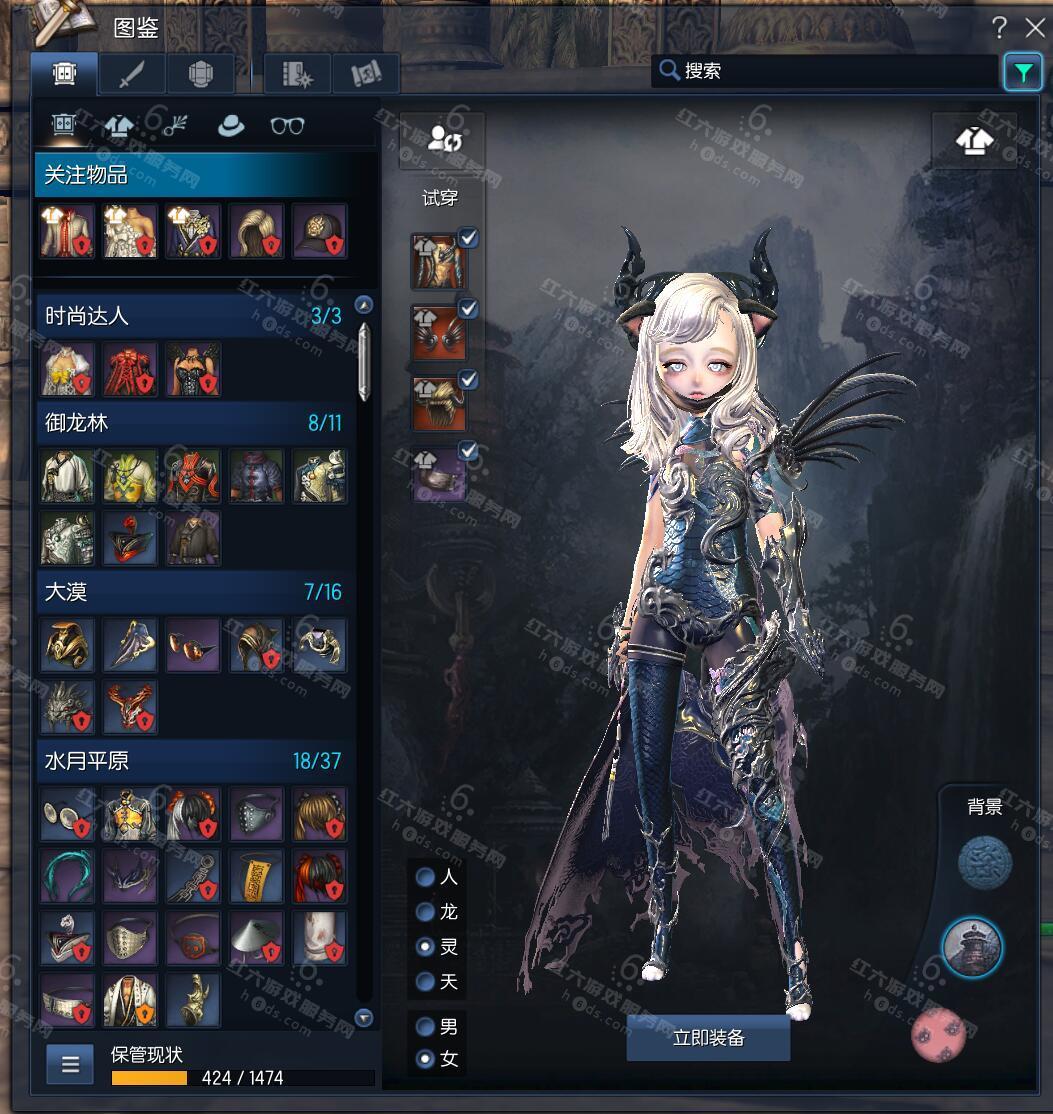
Task: Choose the 龙 race option
Action: pyautogui.click(x=426, y=912)
